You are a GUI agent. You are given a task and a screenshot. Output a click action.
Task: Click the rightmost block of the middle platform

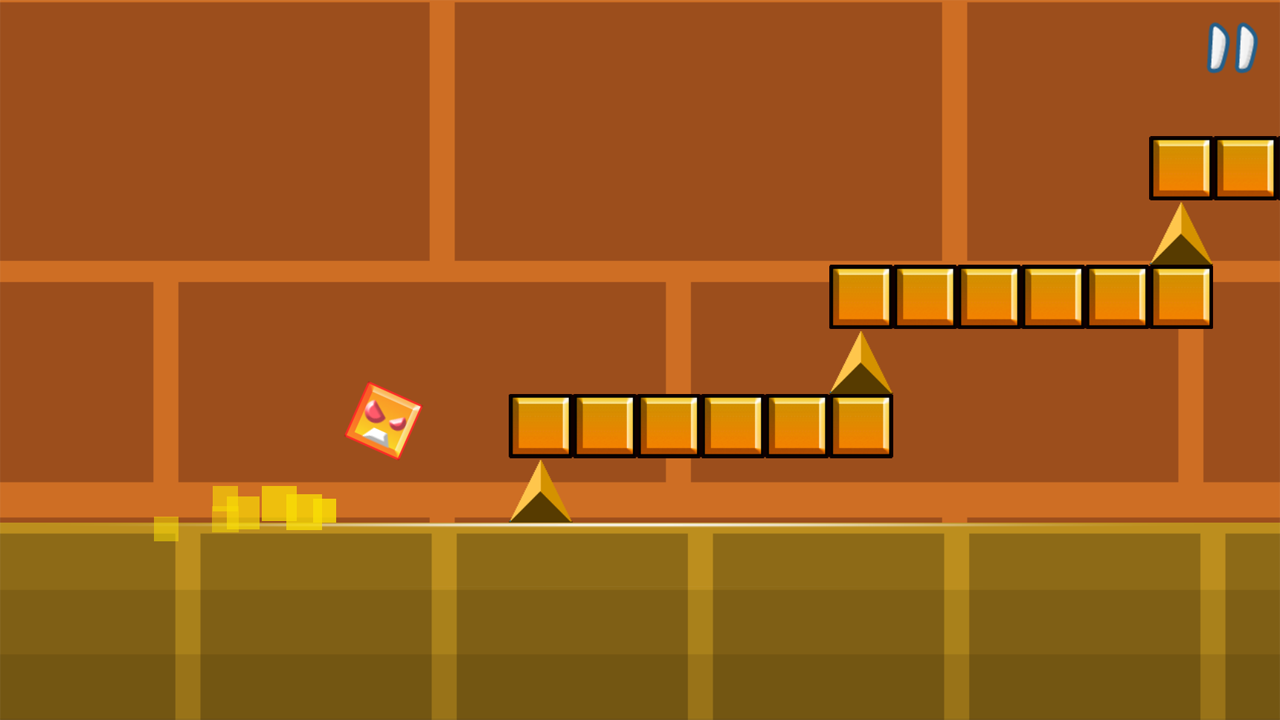[860, 424]
